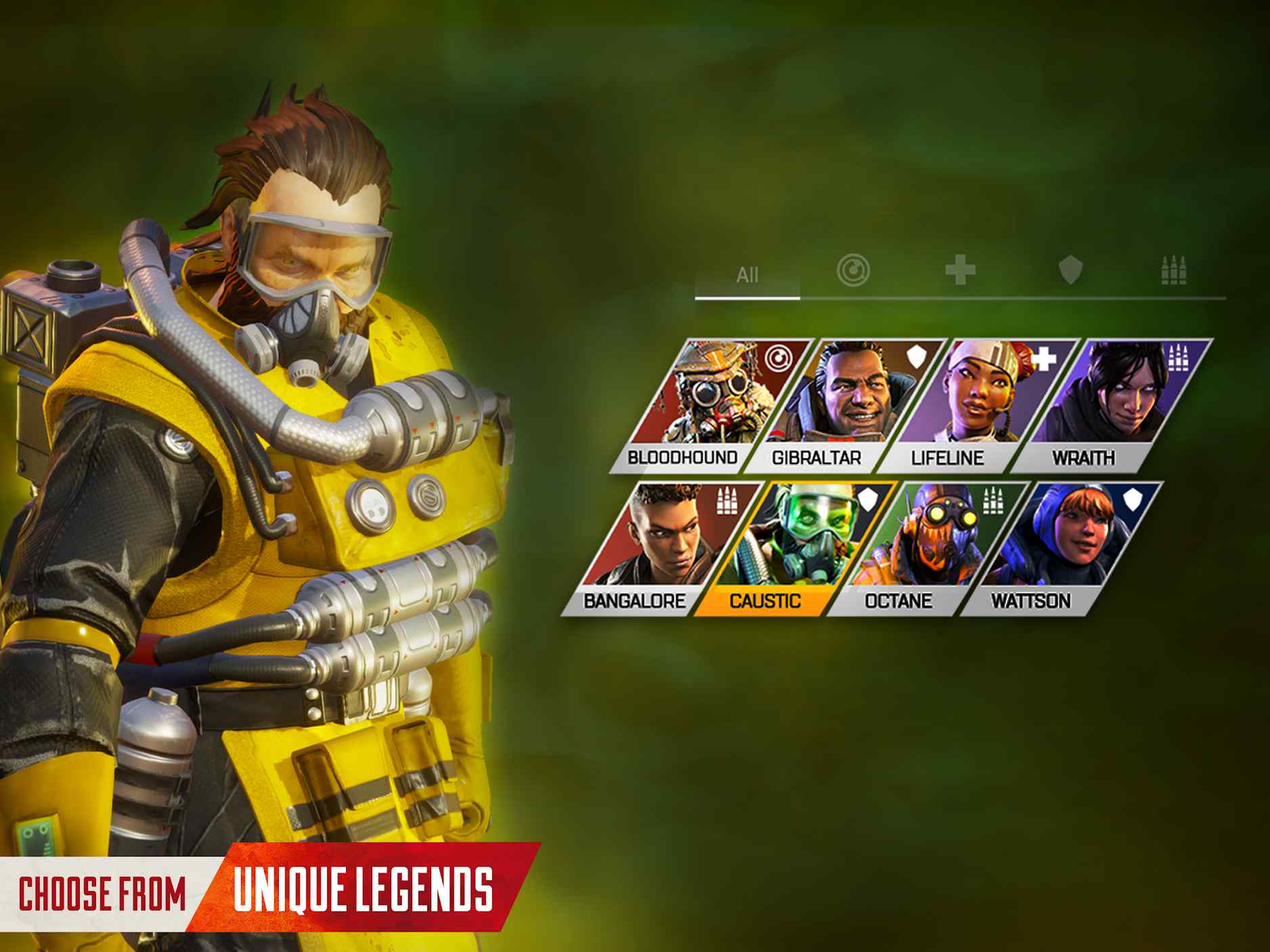Select the Bangalore legend tile
Image resolution: width=1270 pixels, height=952 pixels.
tap(660, 548)
